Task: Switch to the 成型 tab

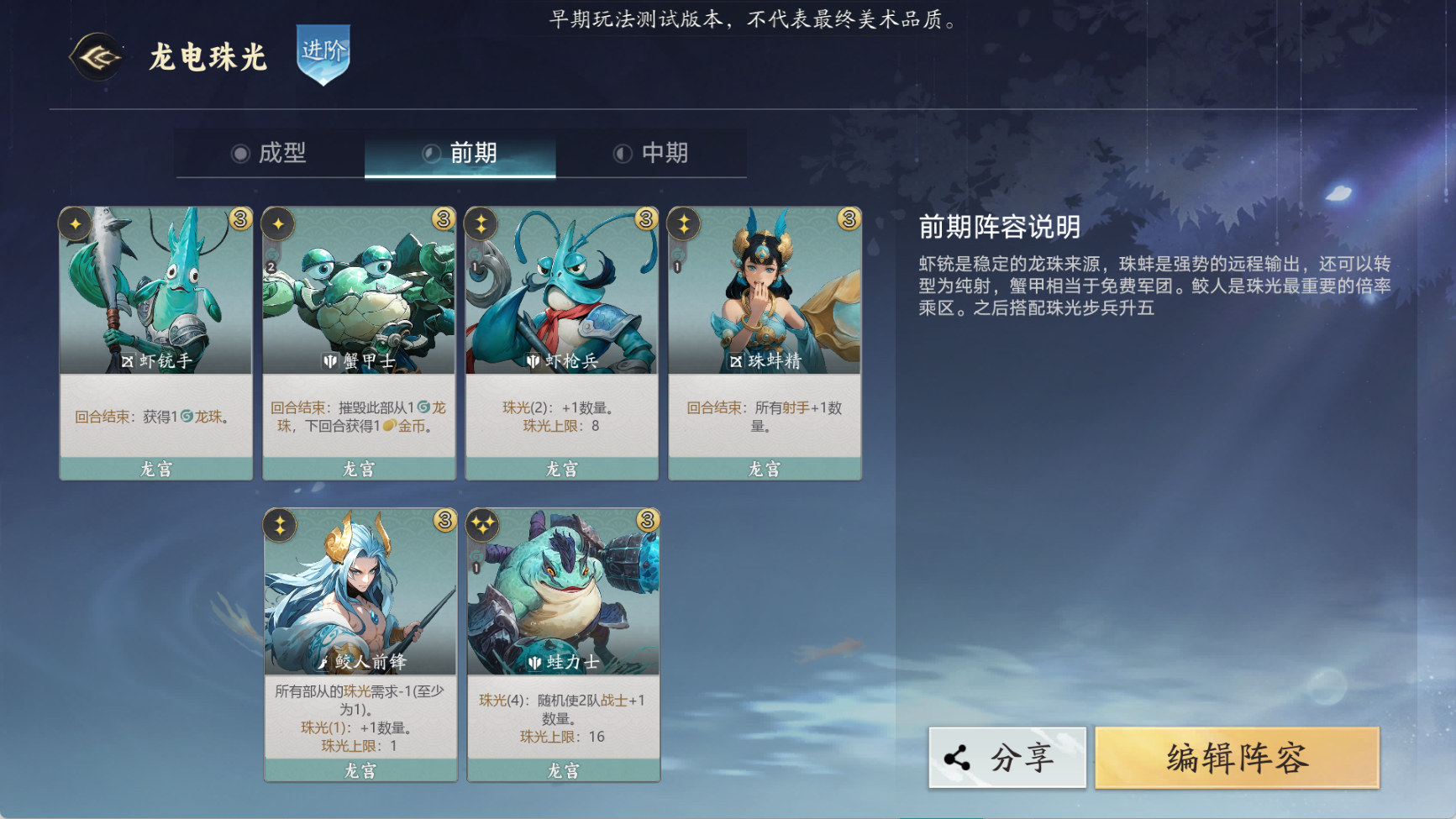Action: point(272,153)
